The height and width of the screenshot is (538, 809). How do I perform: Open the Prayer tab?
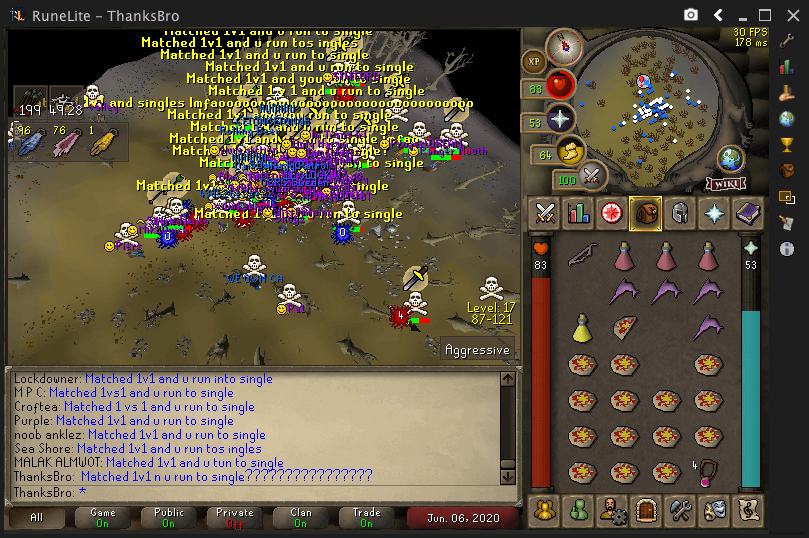click(x=713, y=212)
